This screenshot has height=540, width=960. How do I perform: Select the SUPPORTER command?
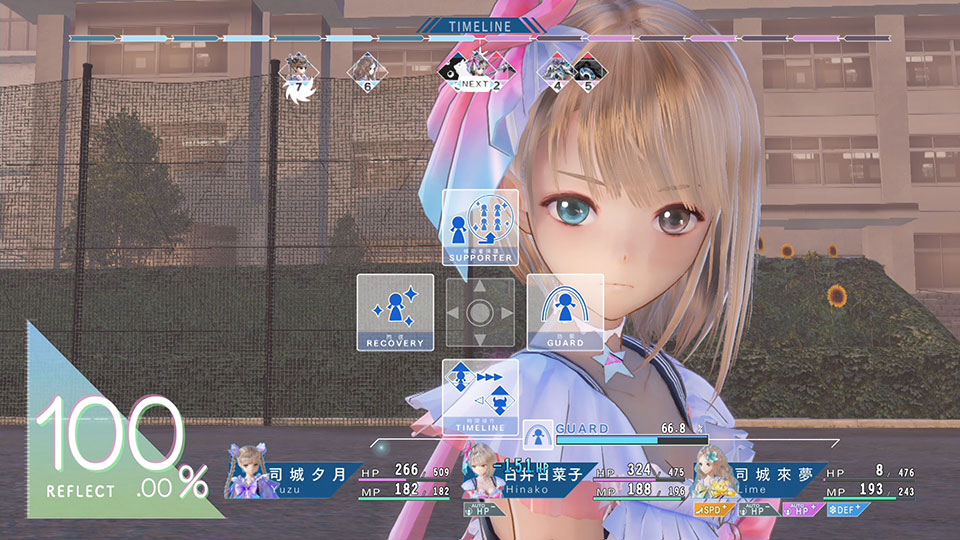480,227
